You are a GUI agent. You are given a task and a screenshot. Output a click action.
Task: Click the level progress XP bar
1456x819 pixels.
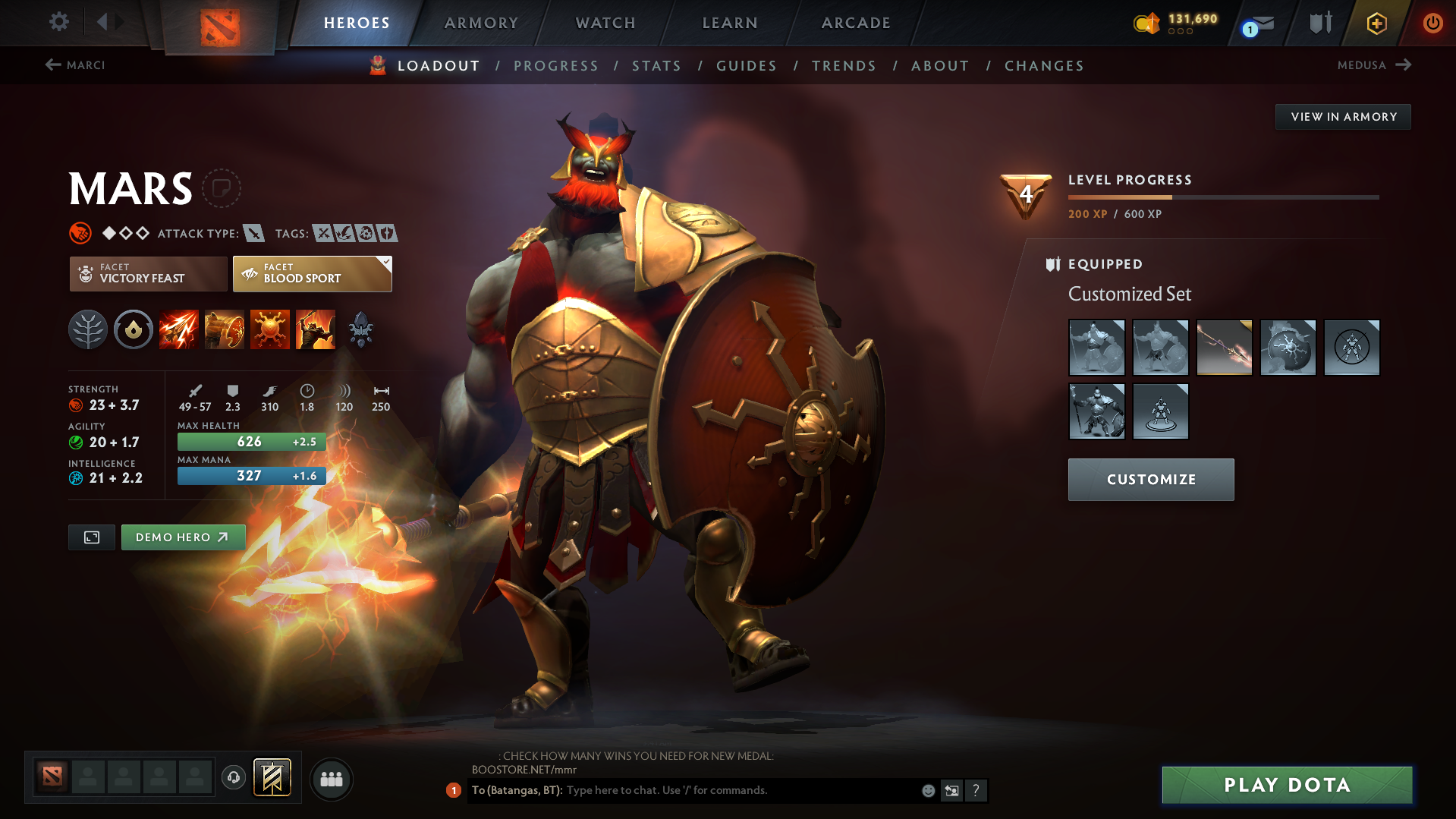coord(1222,197)
